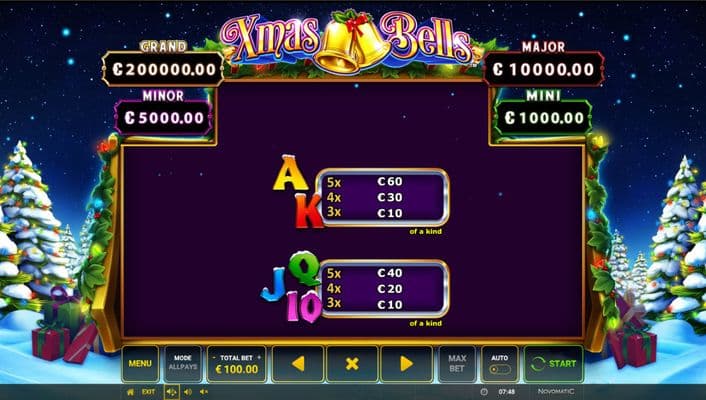706x400 pixels.
Task: Decrease total bet with minus sign
Action: 212,357
